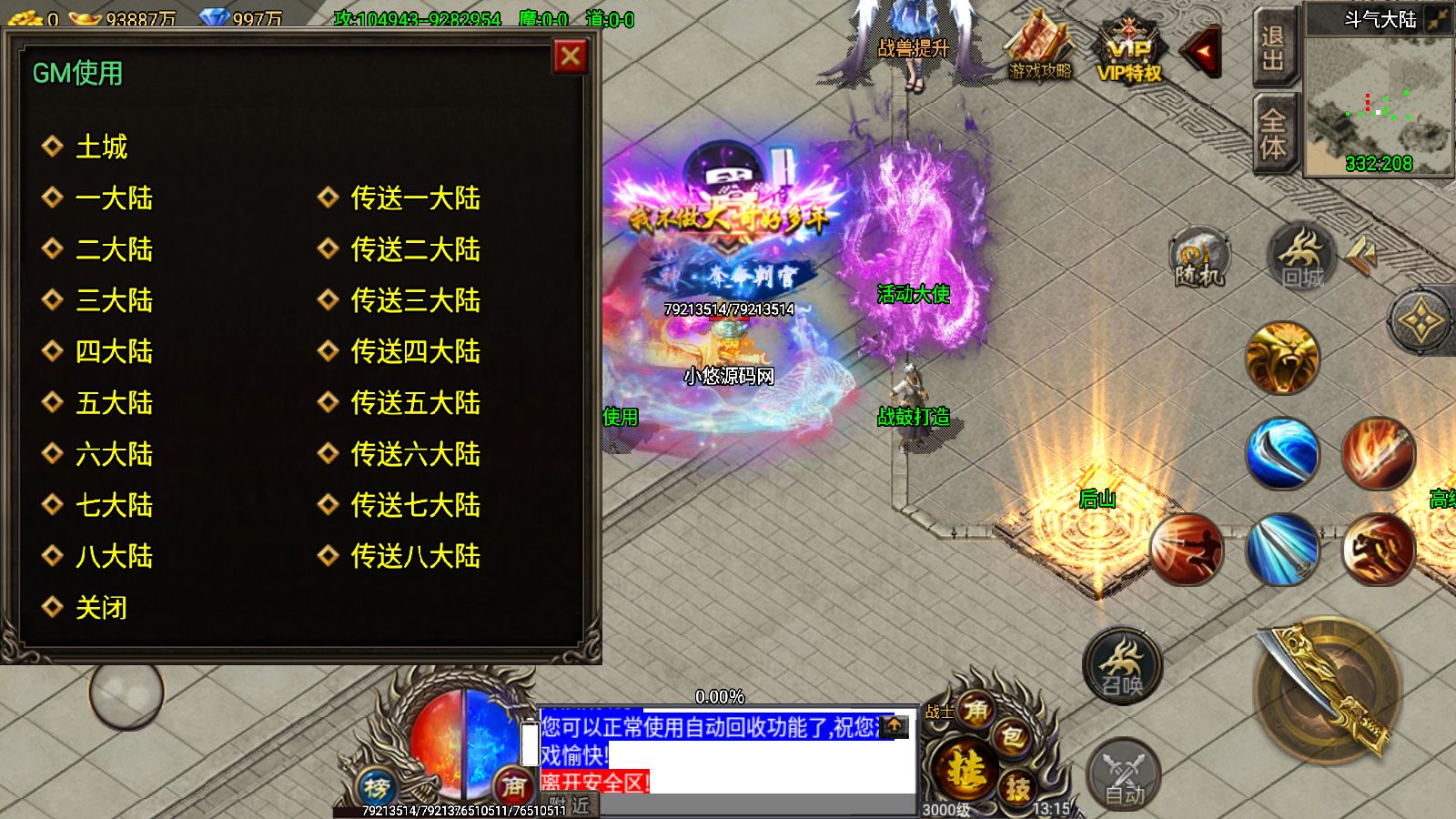The height and width of the screenshot is (819, 1456).
Task: Select the 土城 menu entry
Action: (100, 147)
